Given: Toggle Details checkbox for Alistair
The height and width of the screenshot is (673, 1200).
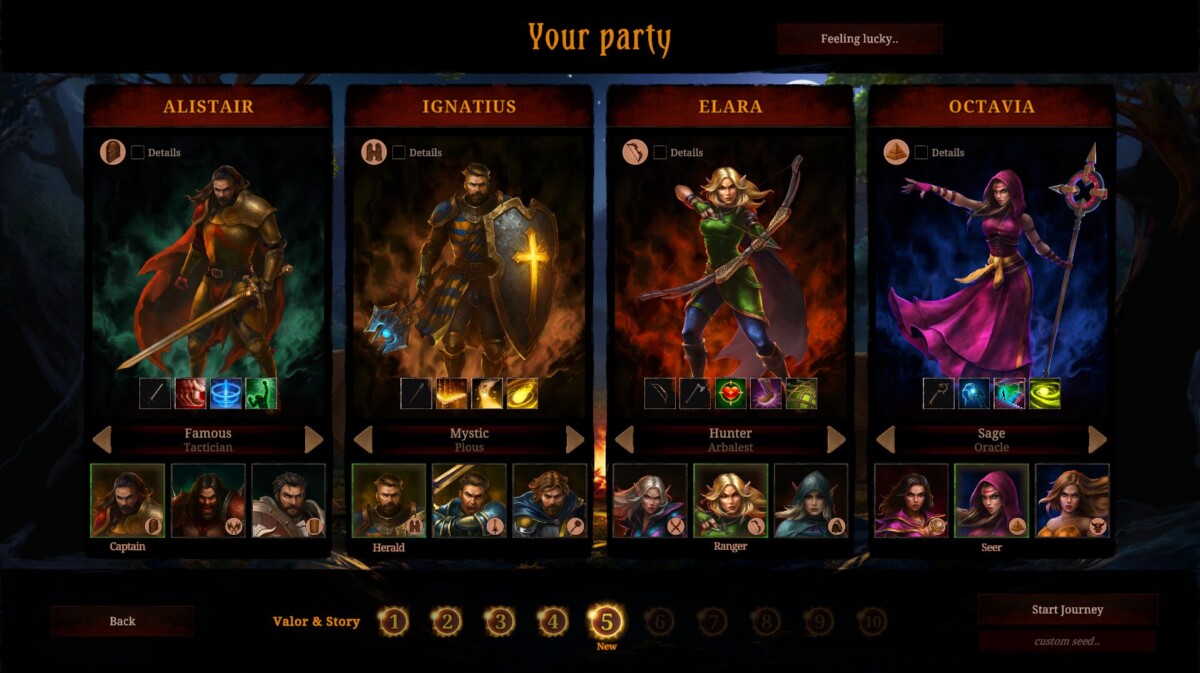Looking at the screenshot, I should (138, 153).
